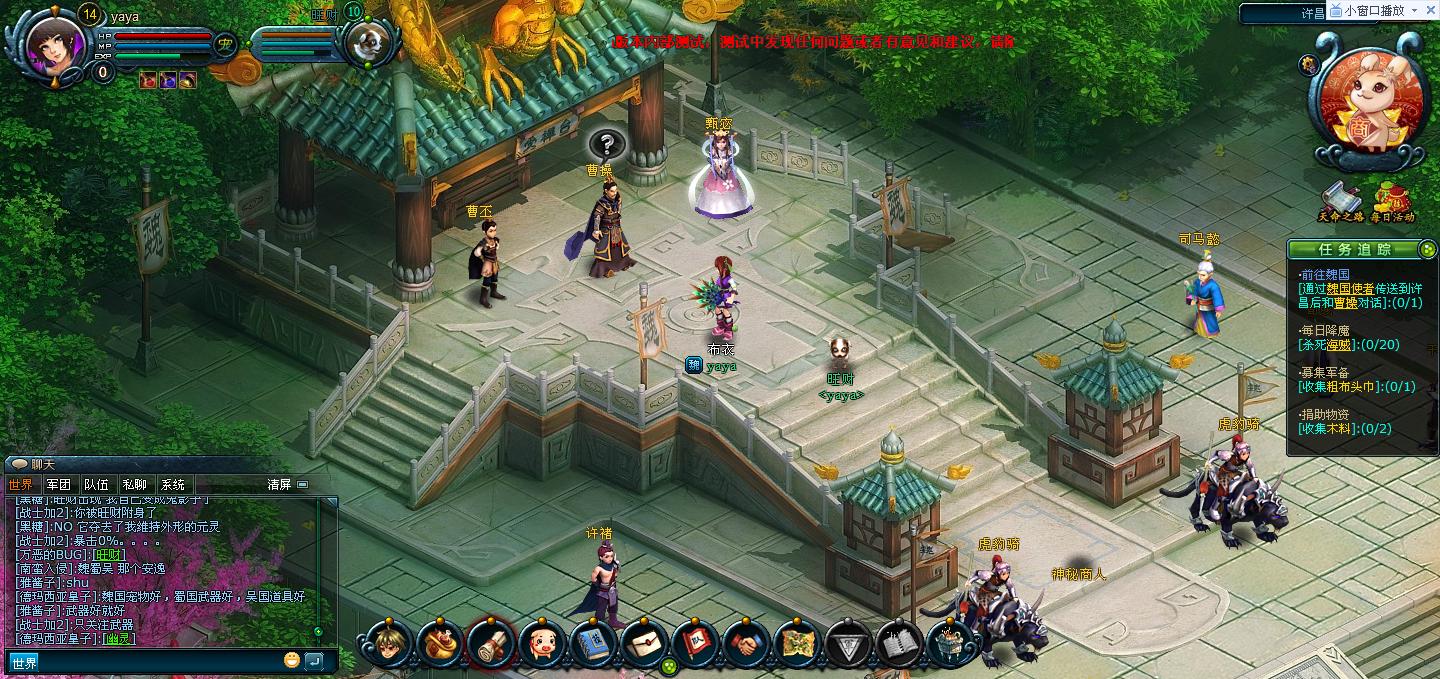
Task: Open the chat emoji smiley picker
Action: click(x=292, y=660)
